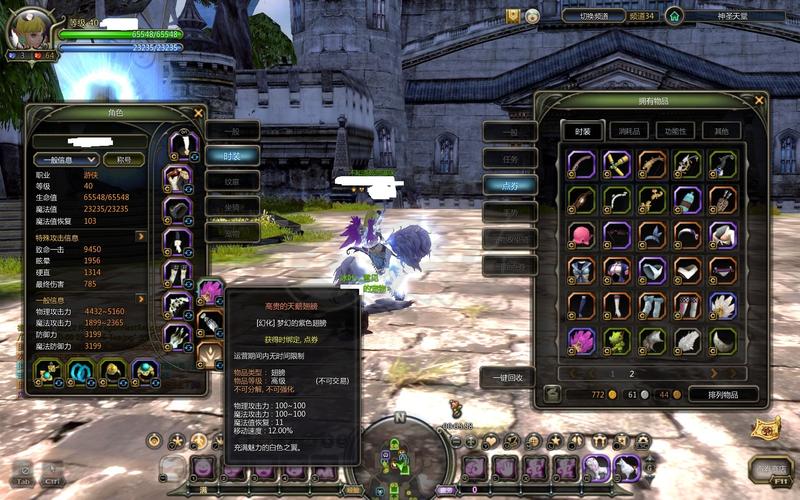This screenshot has height=500, width=800.
Task: Click the green home town icon
Action: 674,16
